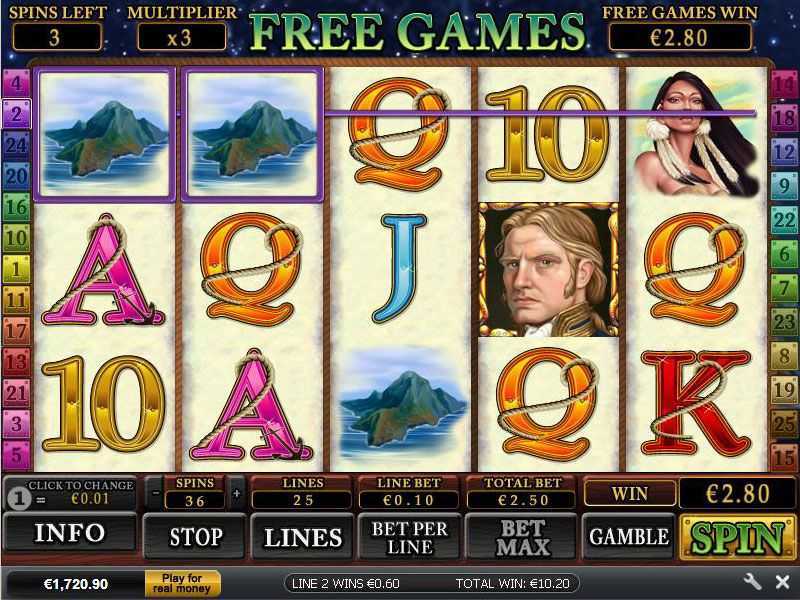Select payline number 24 marker
The width and height of the screenshot is (800, 600).
tap(15, 144)
